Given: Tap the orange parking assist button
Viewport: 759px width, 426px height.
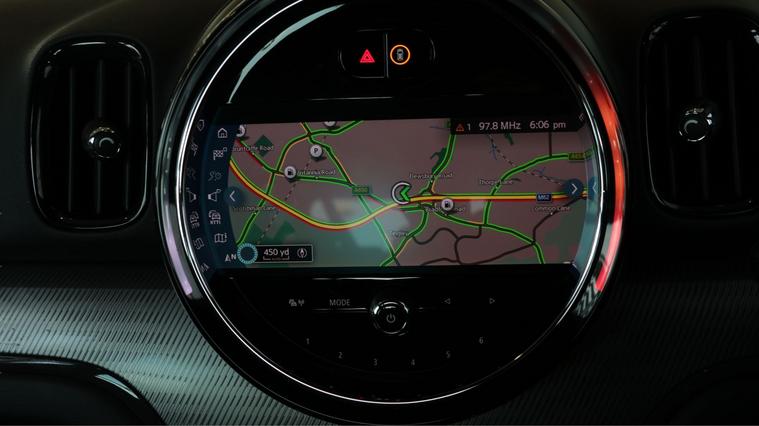Looking at the screenshot, I should 399,54.
